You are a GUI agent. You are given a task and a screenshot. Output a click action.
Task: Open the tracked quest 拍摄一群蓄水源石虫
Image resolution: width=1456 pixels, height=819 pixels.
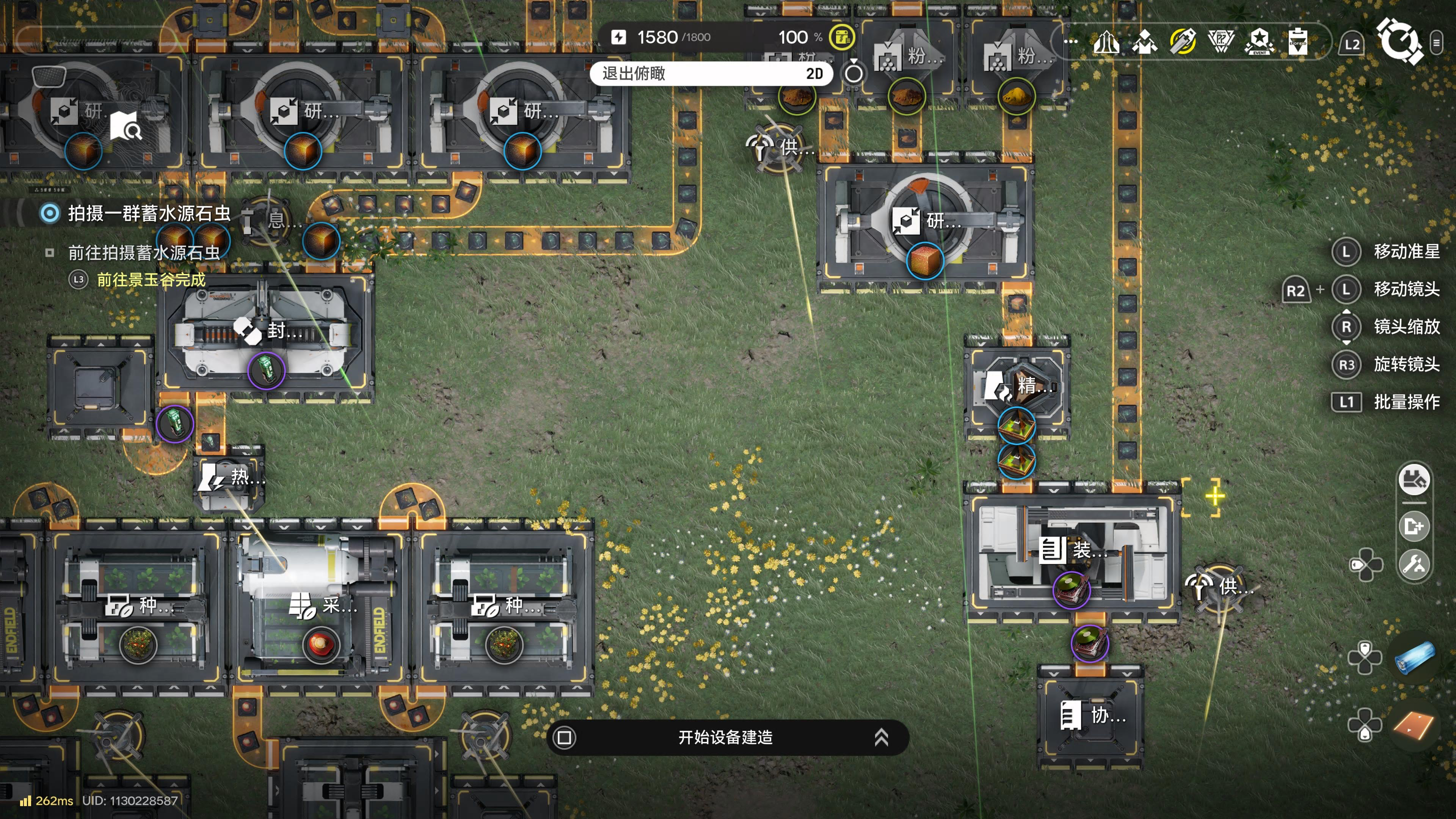click(x=149, y=213)
